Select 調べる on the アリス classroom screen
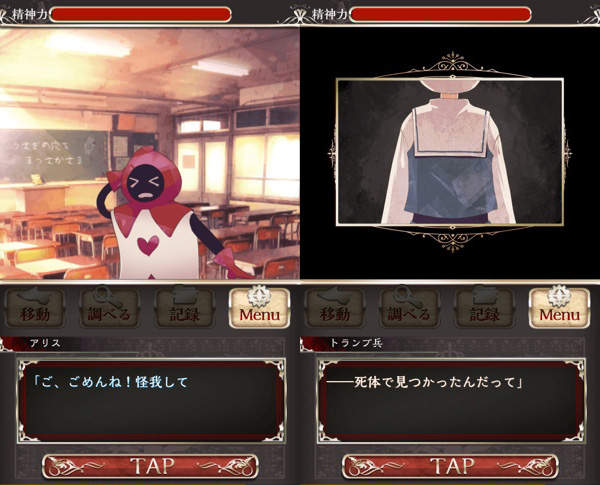600x485 pixels. click(x=109, y=309)
